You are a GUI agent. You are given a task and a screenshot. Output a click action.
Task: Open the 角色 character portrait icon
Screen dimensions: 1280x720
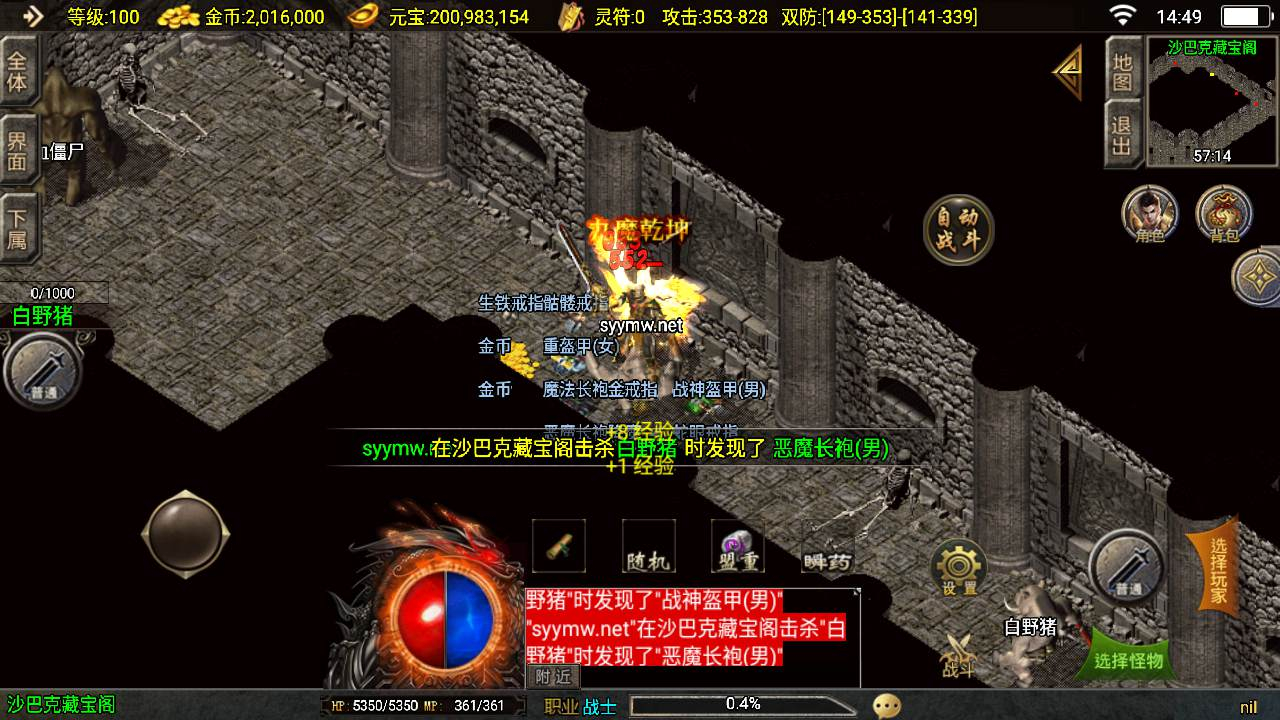(1150, 214)
